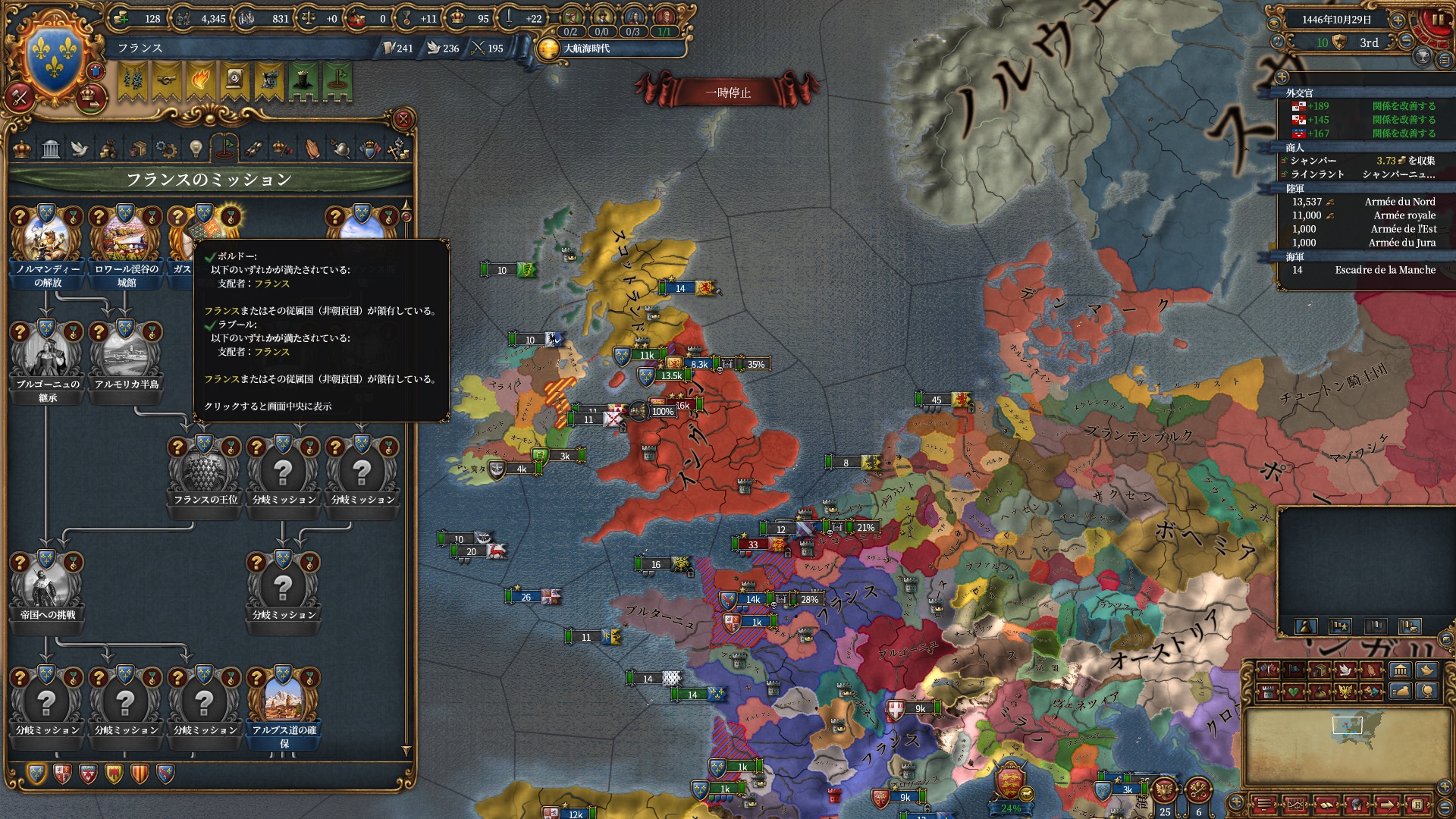1456x819 pixels.
Task: Select the フランスの王位 mission
Action: pyautogui.click(x=205, y=472)
